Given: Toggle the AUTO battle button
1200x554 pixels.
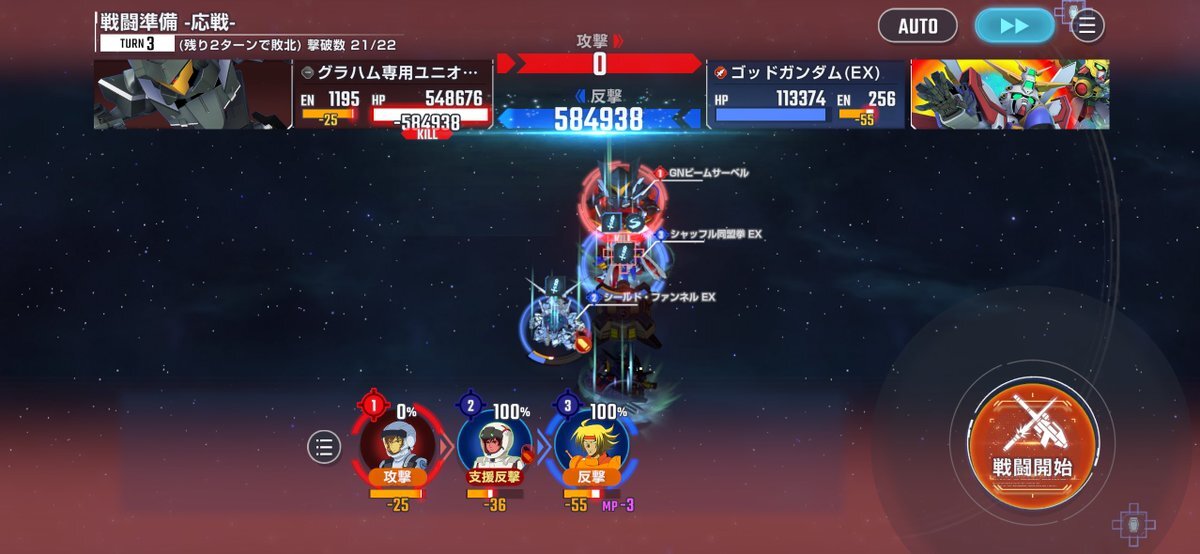Looking at the screenshot, I should 917,26.
